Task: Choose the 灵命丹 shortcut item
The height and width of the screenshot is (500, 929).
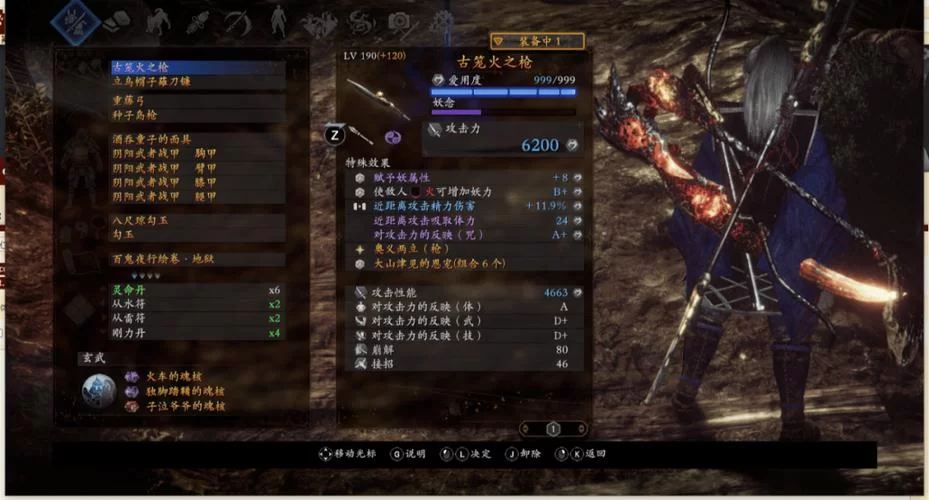Action: click(x=195, y=290)
